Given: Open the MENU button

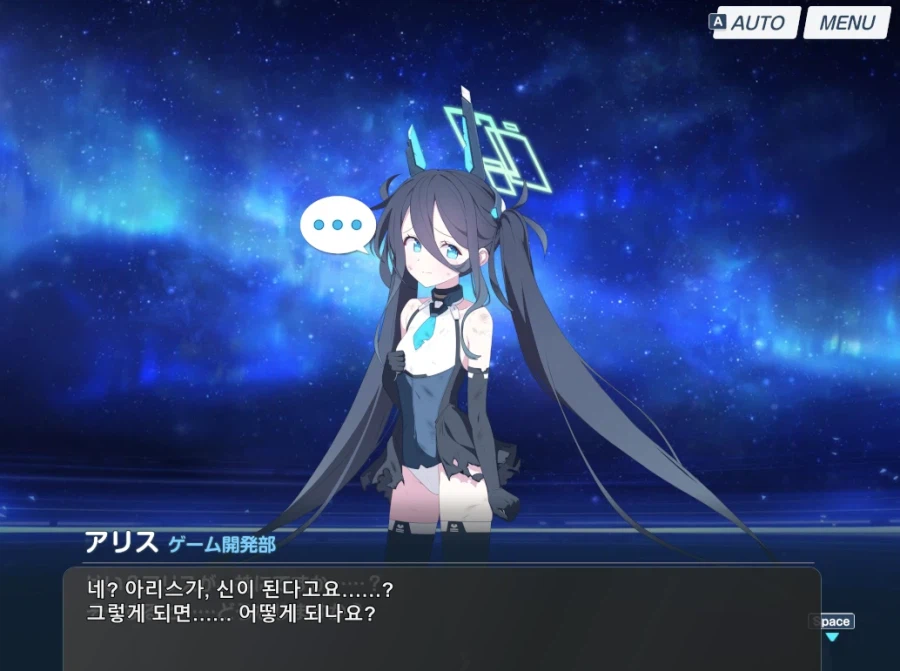Looking at the screenshot, I should click(x=846, y=23).
